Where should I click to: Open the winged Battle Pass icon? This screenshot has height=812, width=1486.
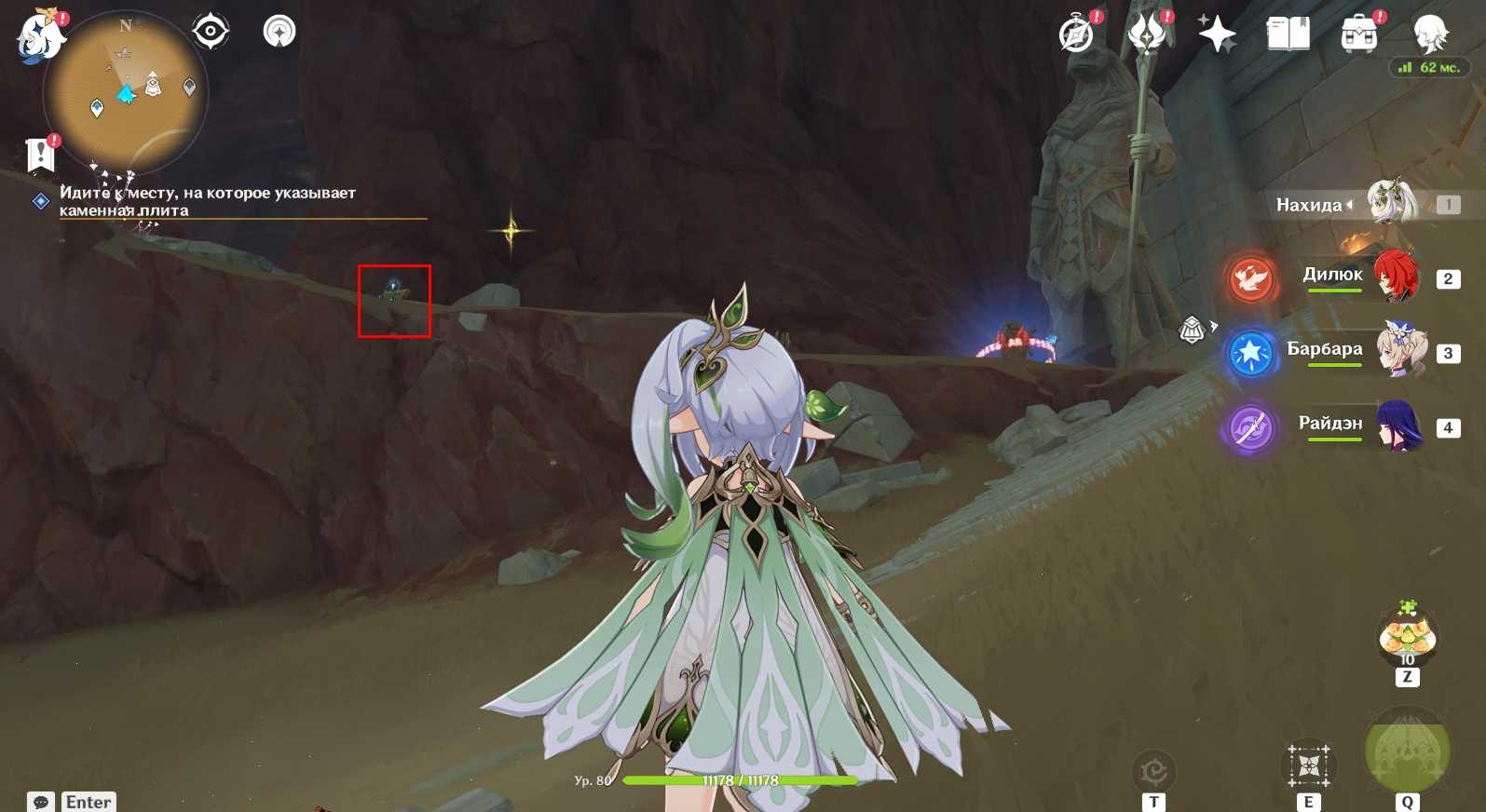pyautogui.click(x=1148, y=34)
